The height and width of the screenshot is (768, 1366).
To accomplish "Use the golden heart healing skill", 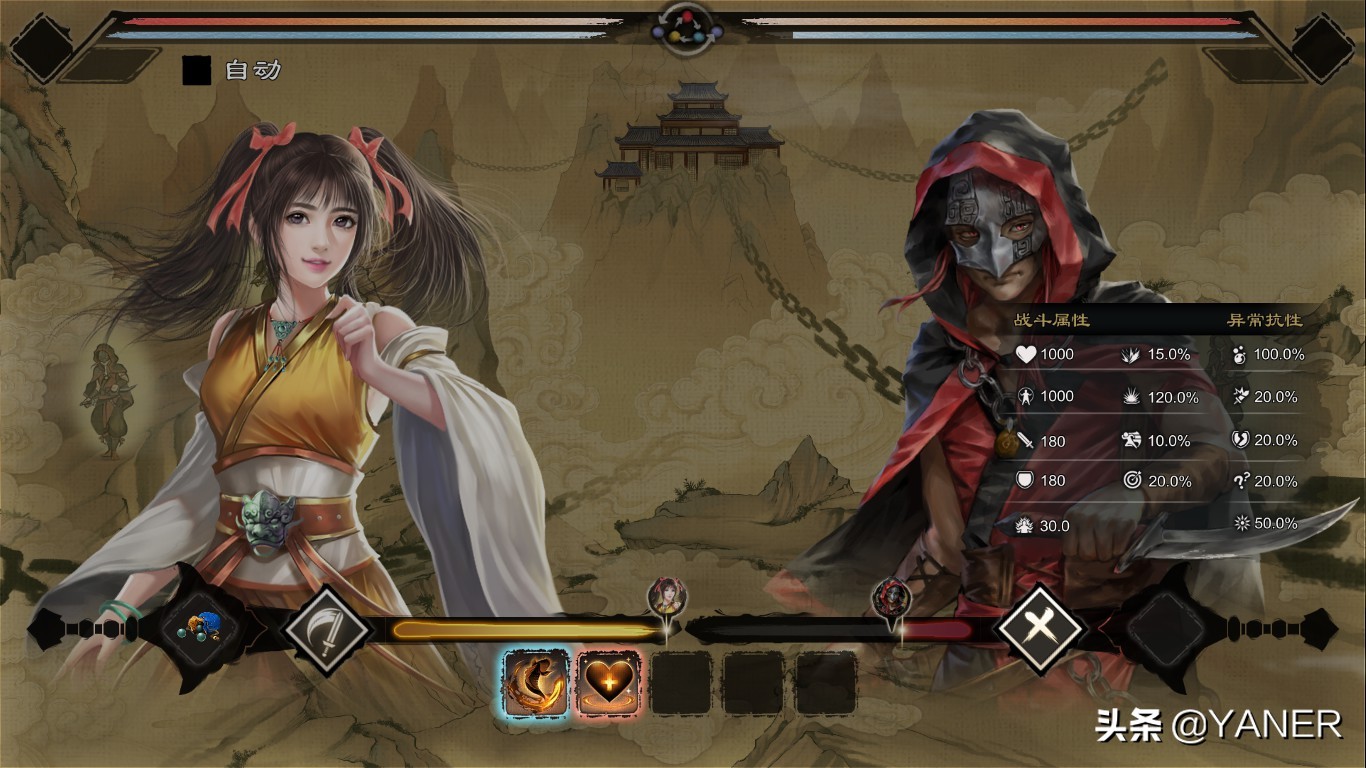I will pos(610,683).
